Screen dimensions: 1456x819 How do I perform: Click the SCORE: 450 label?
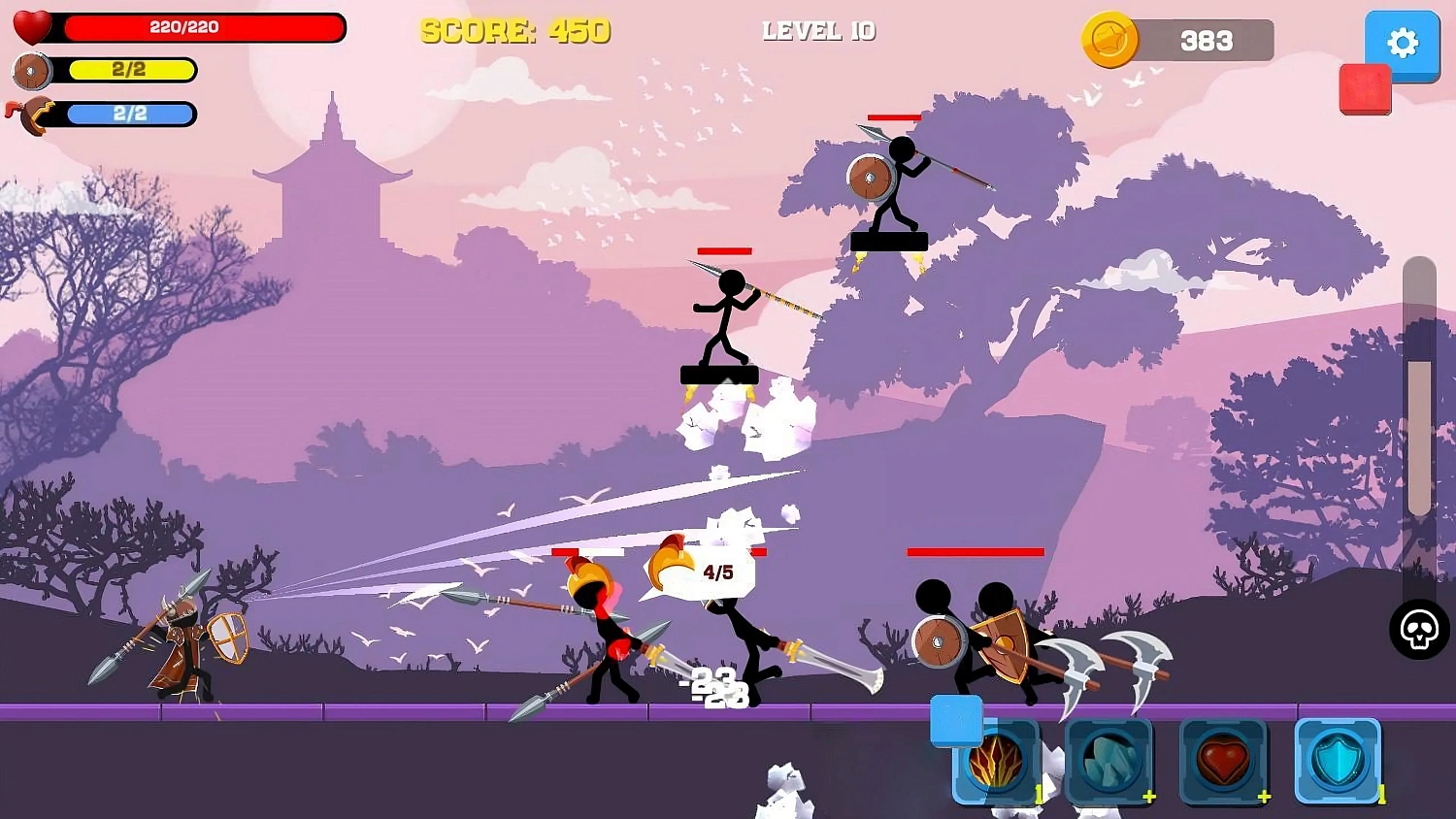(515, 31)
